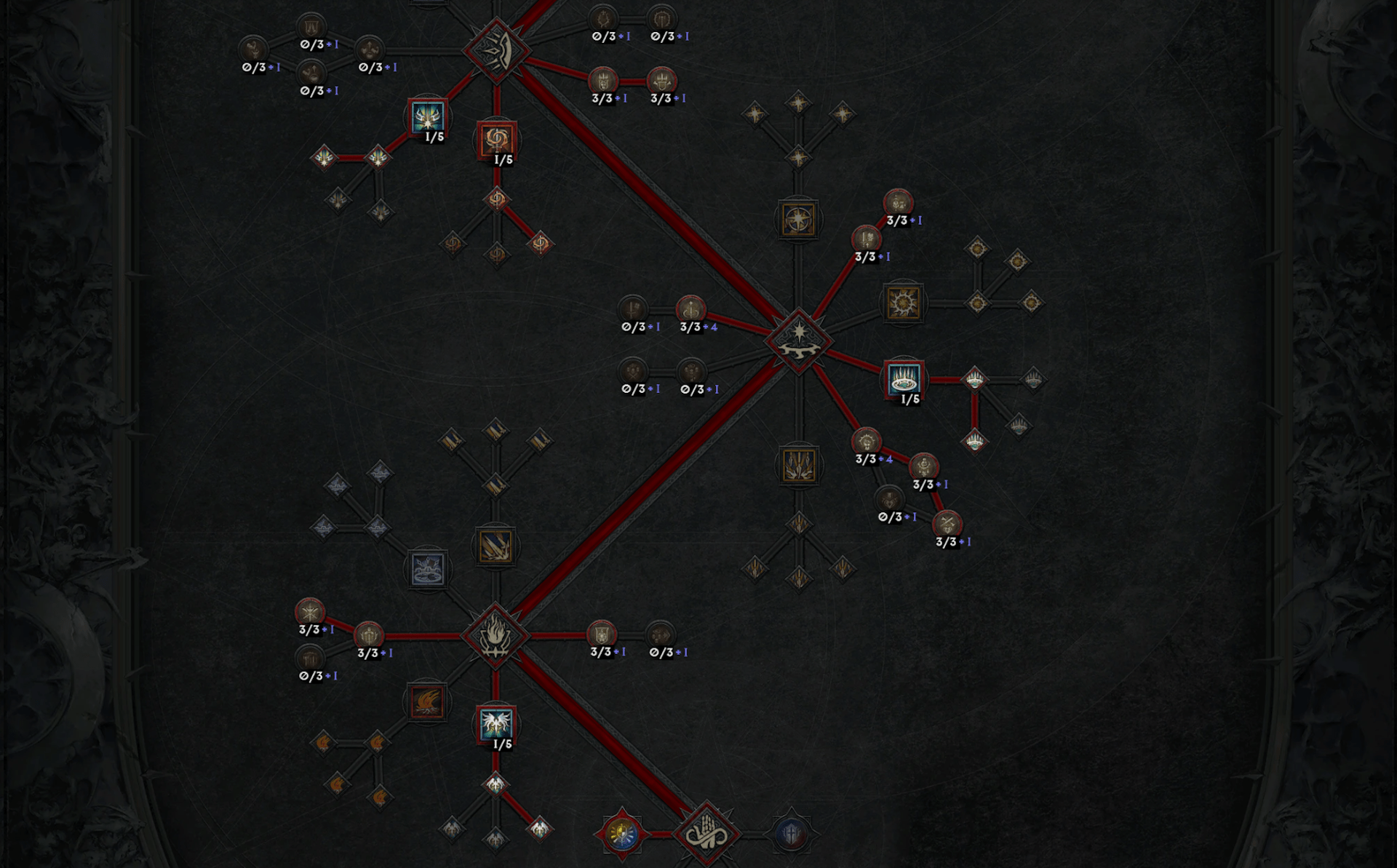Screen dimensions: 1397x868
Task: Select the unlearned grey-blue ring skill
Action: pos(427,568)
